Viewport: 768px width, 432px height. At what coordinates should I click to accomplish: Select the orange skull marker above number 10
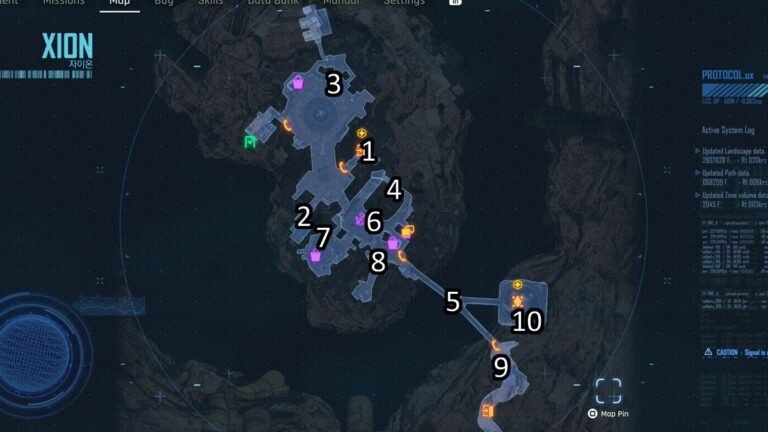point(518,301)
